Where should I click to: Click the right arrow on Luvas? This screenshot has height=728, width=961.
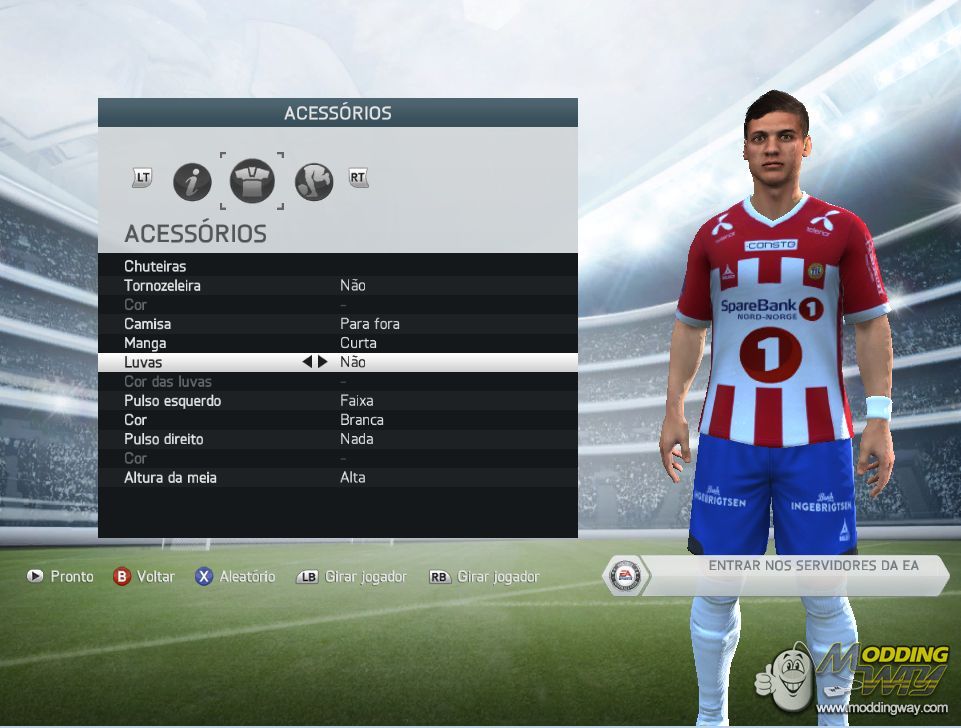(x=322, y=362)
